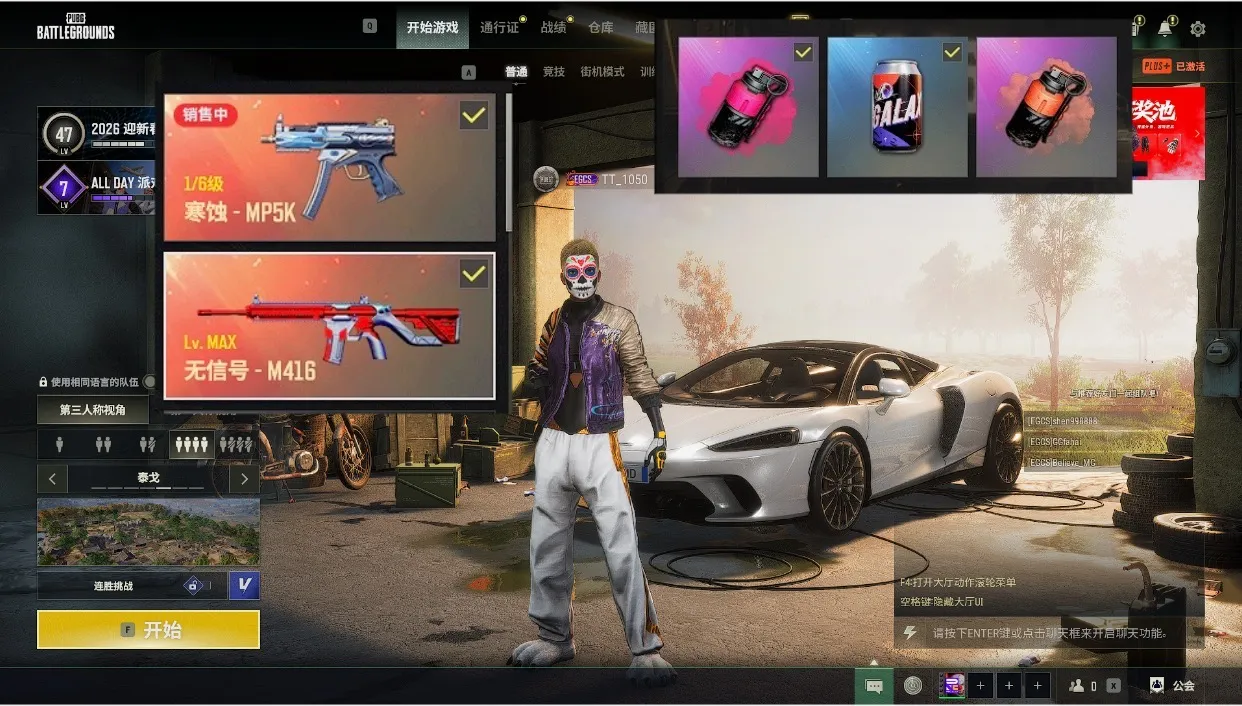
Task: Open the 公会 clan menu
Action: [x=1172, y=686]
